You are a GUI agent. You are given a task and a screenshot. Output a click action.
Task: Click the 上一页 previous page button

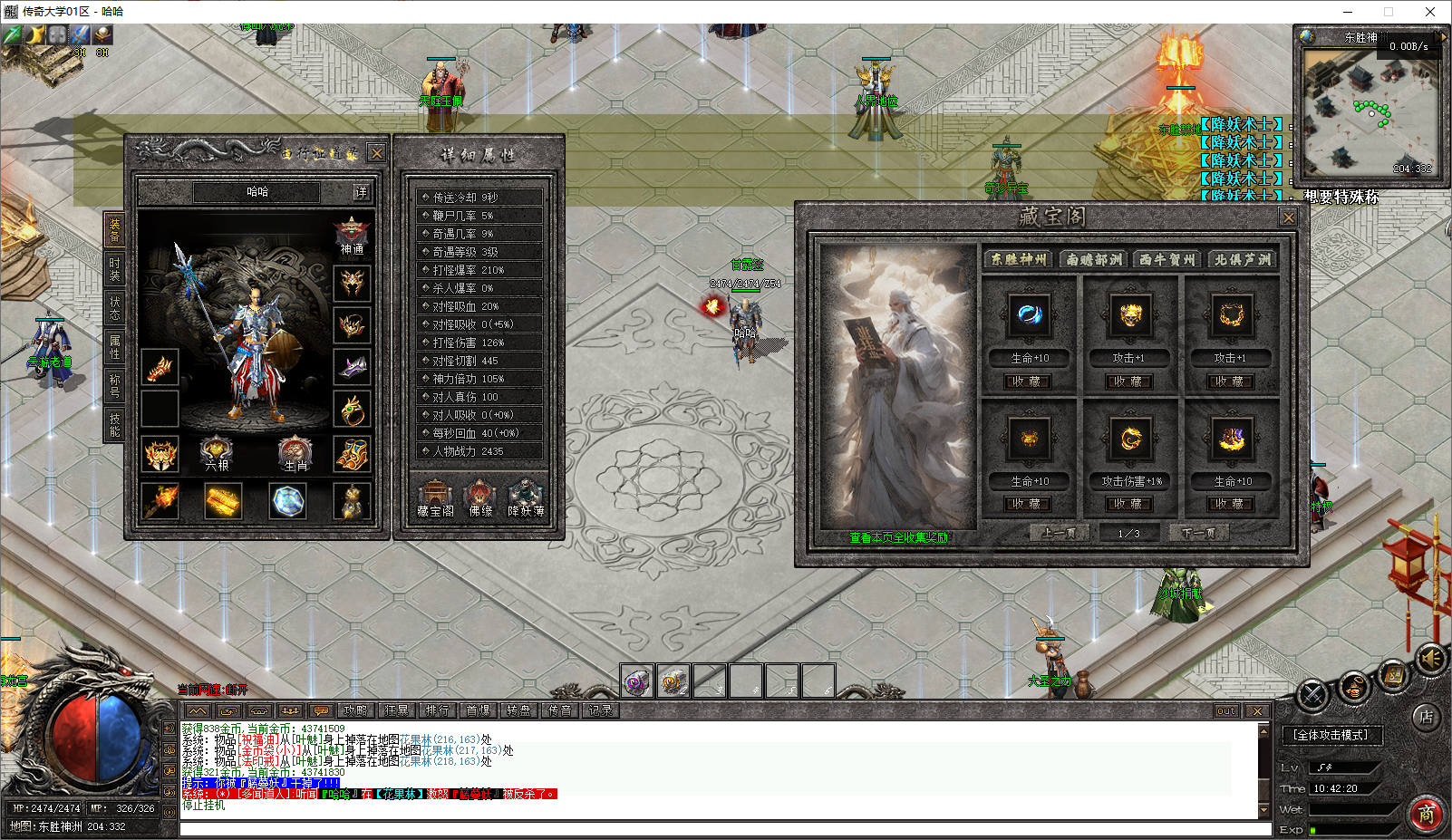click(1058, 533)
